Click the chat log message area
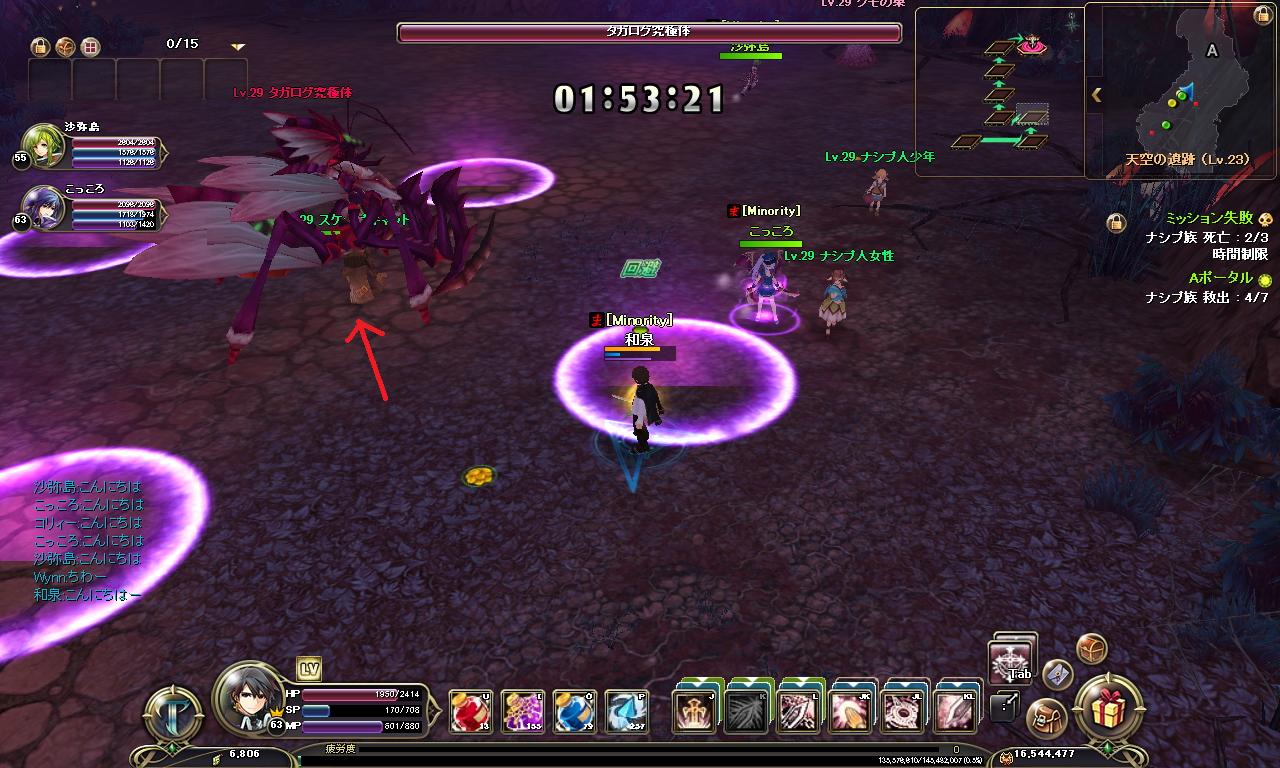The height and width of the screenshot is (768, 1280). [x=88, y=540]
